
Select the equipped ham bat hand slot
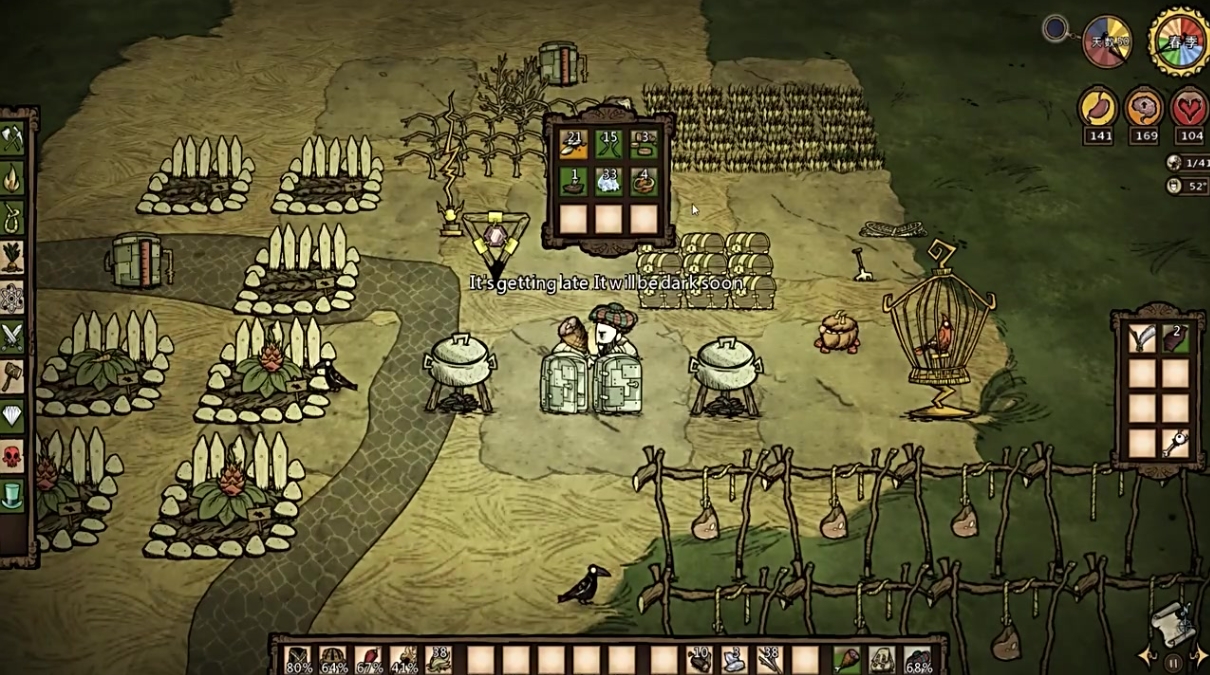(847, 659)
